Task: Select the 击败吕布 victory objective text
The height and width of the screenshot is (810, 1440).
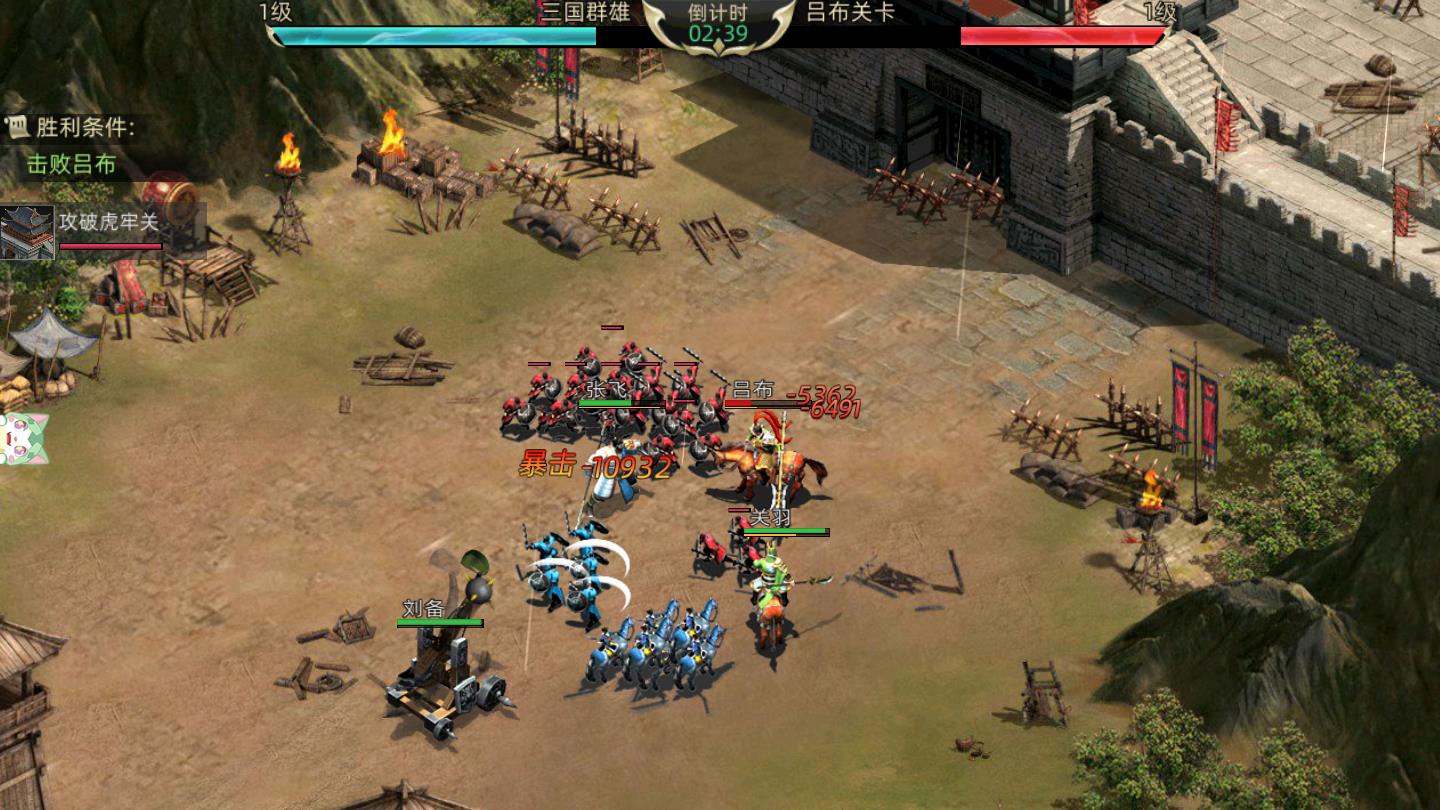Action: coord(71,165)
